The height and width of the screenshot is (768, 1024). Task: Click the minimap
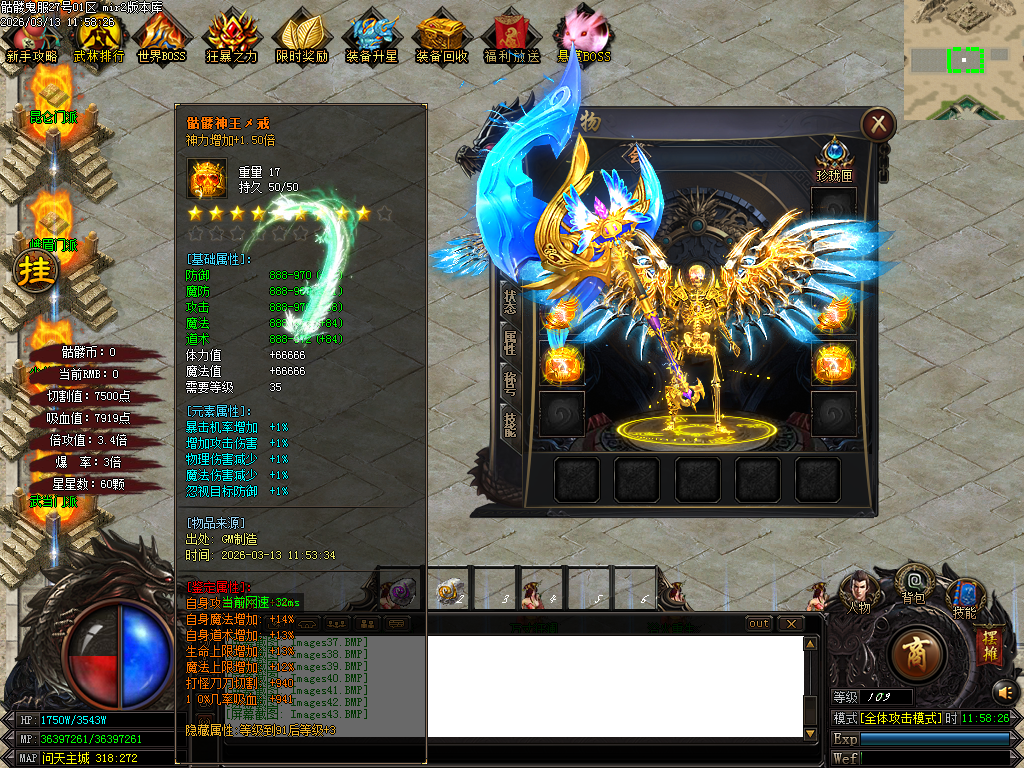pyautogui.click(x=963, y=60)
